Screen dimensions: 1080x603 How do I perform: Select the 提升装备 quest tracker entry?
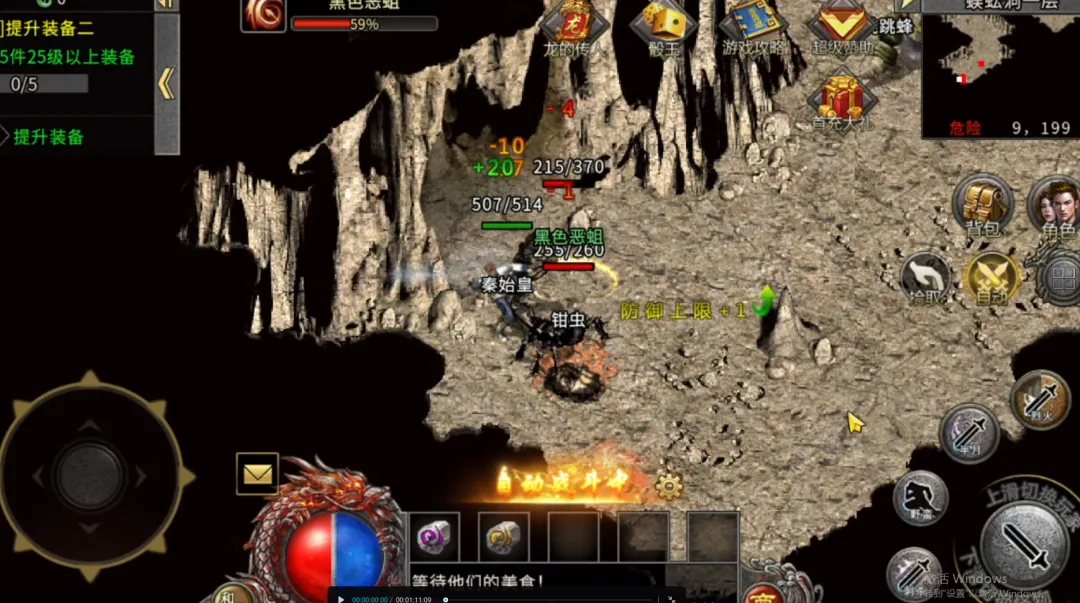(x=48, y=137)
